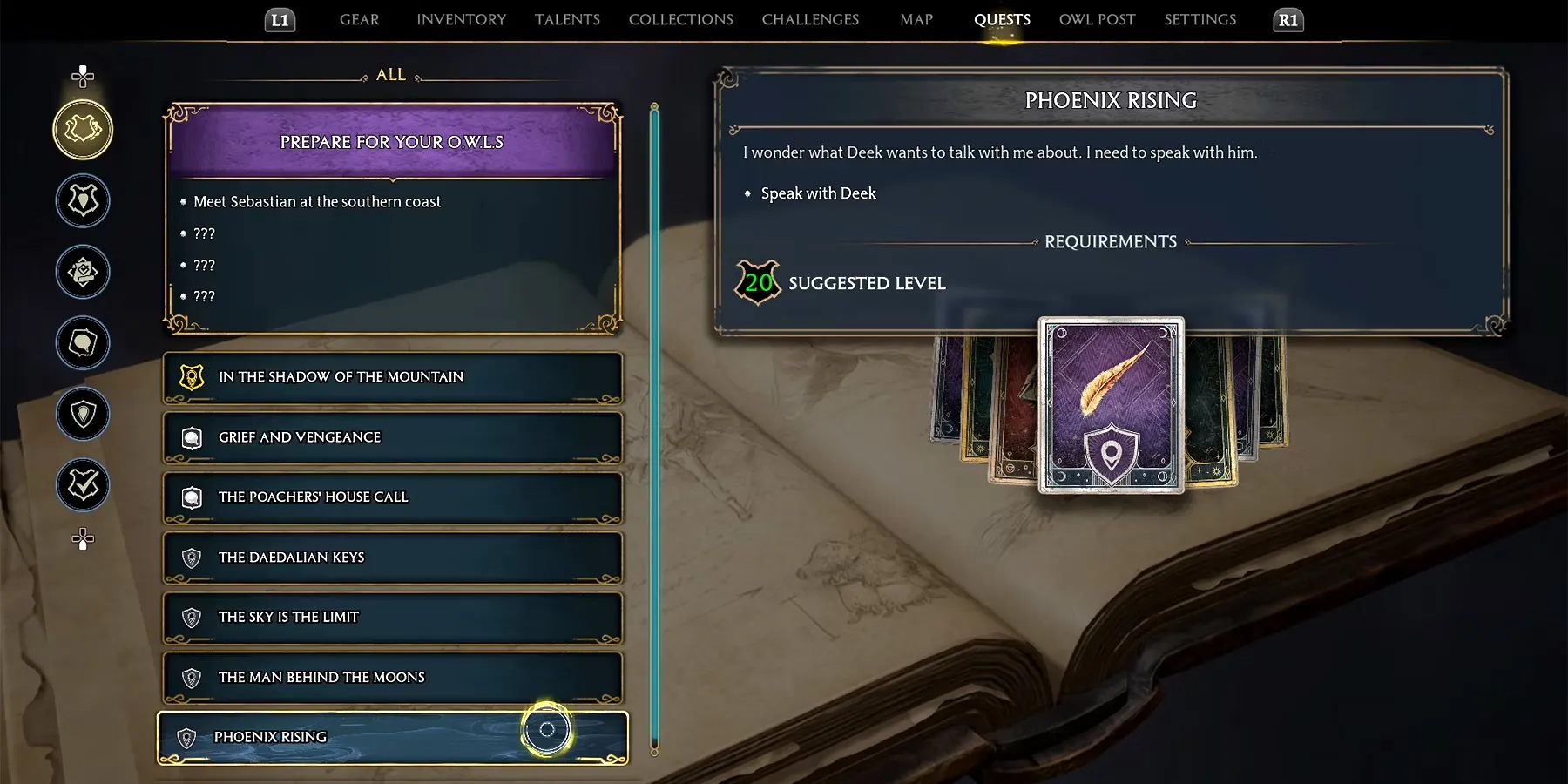This screenshot has width=1568, height=784.
Task: Select The Daedalian Keys quest
Action: click(392, 558)
